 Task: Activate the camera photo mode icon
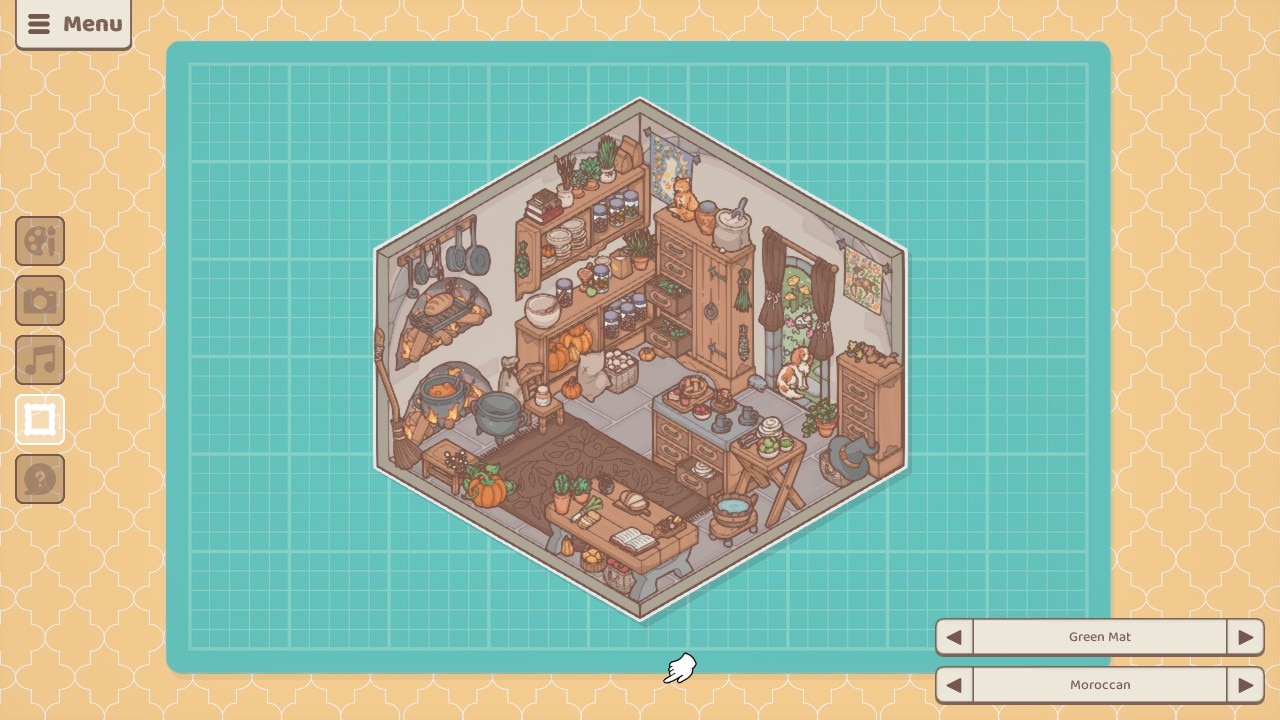pyautogui.click(x=40, y=301)
